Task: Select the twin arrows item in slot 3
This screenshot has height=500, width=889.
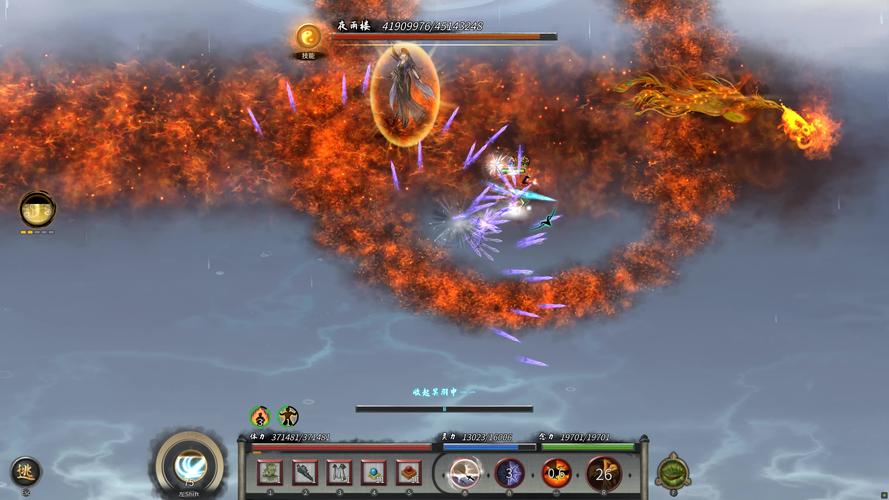Action: 340,472
